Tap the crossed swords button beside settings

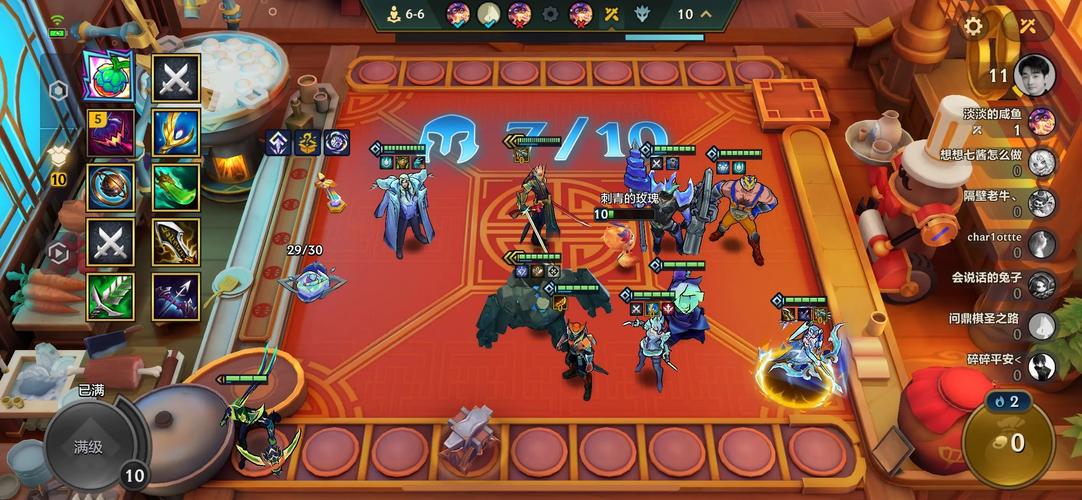pos(1028,26)
